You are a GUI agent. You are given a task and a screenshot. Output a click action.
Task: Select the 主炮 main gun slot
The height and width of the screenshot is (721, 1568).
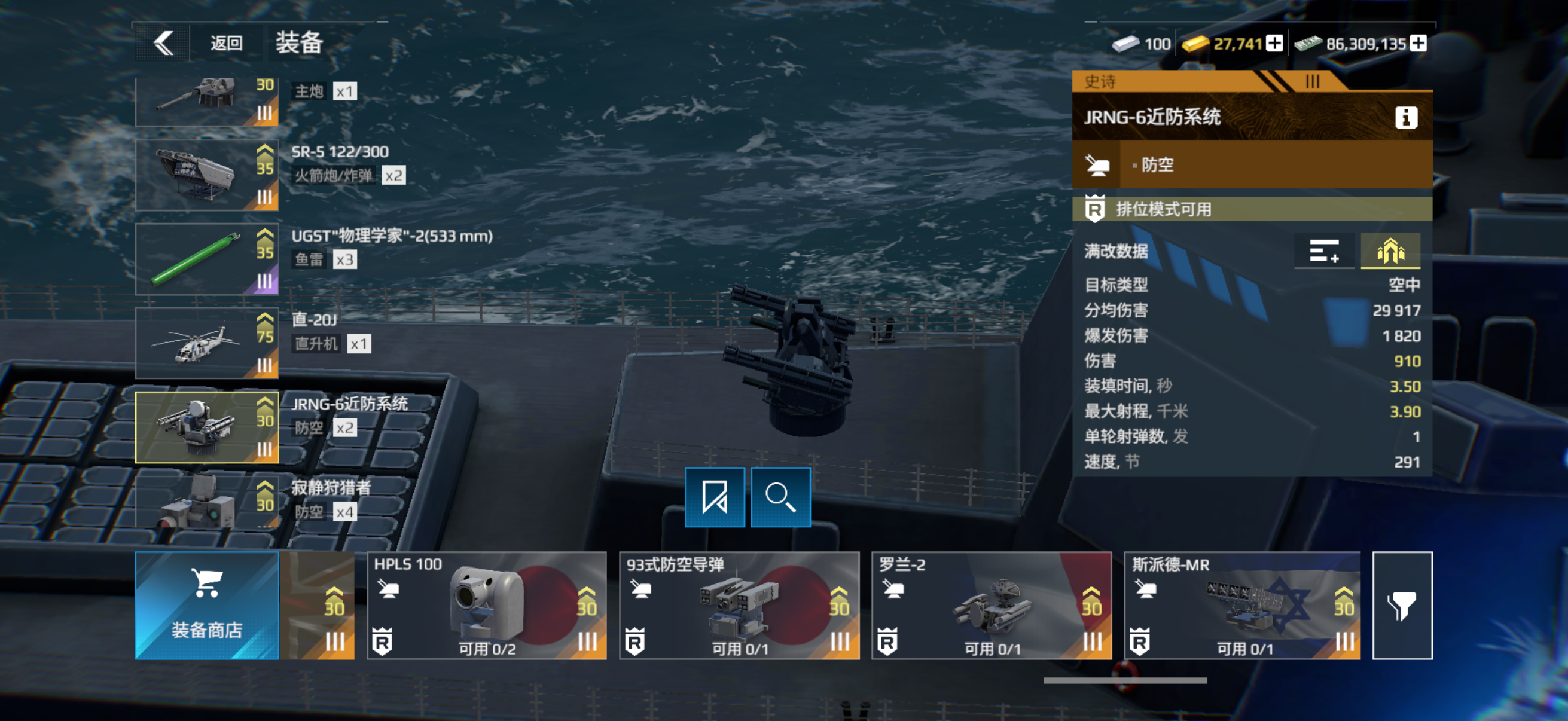click(x=207, y=101)
